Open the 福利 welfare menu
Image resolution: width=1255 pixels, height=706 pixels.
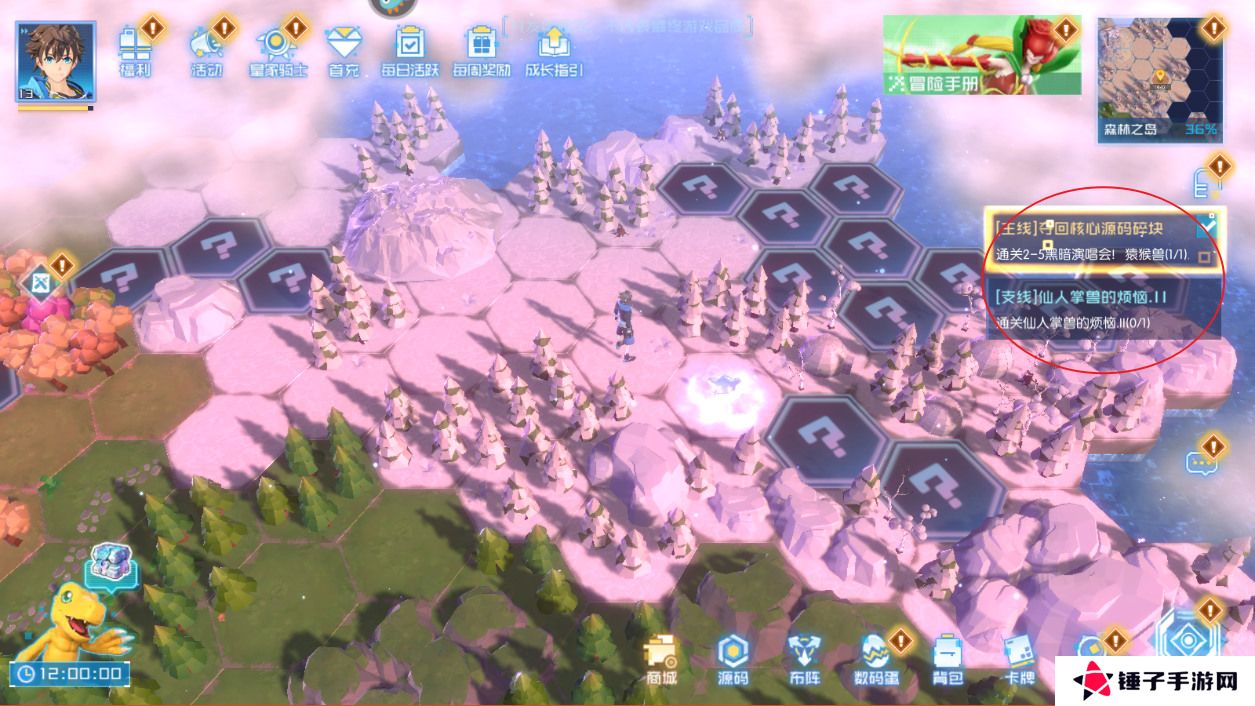click(134, 49)
